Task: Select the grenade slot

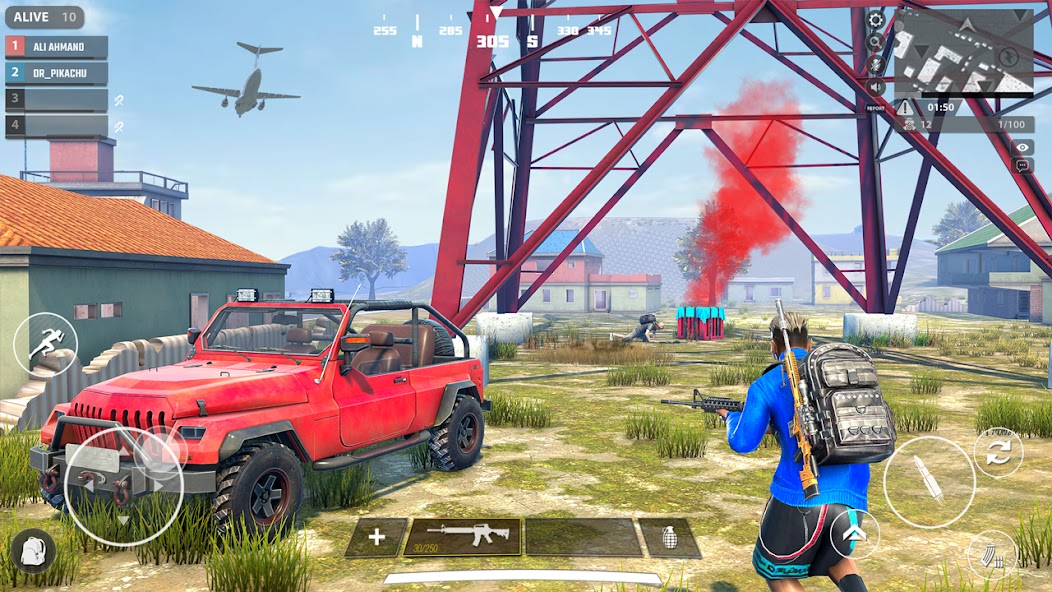Action: click(x=670, y=538)
